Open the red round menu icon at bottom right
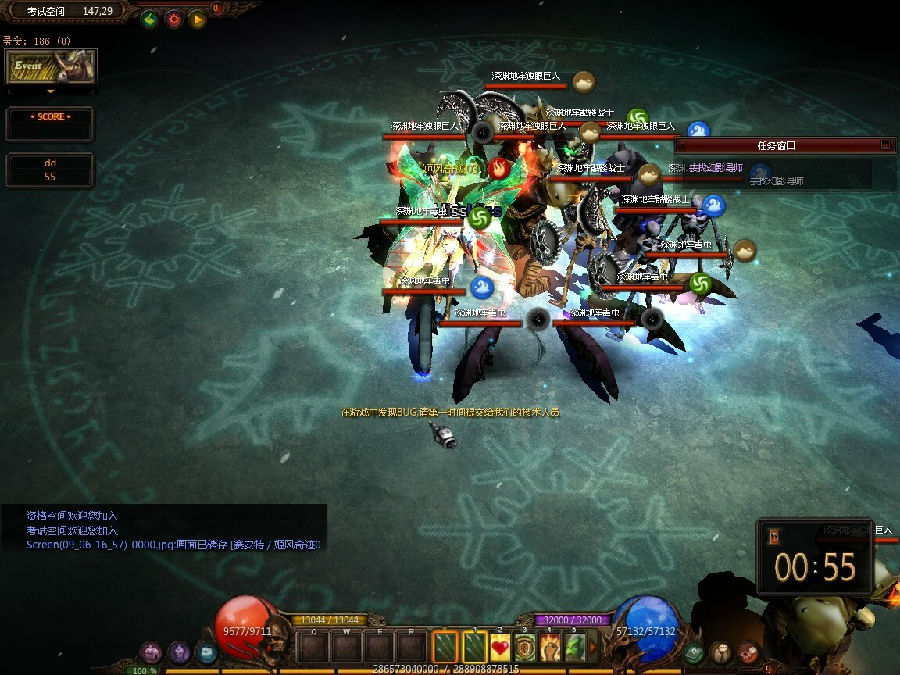This screenshot has height=675, width=900. click(x=747, y=652)
